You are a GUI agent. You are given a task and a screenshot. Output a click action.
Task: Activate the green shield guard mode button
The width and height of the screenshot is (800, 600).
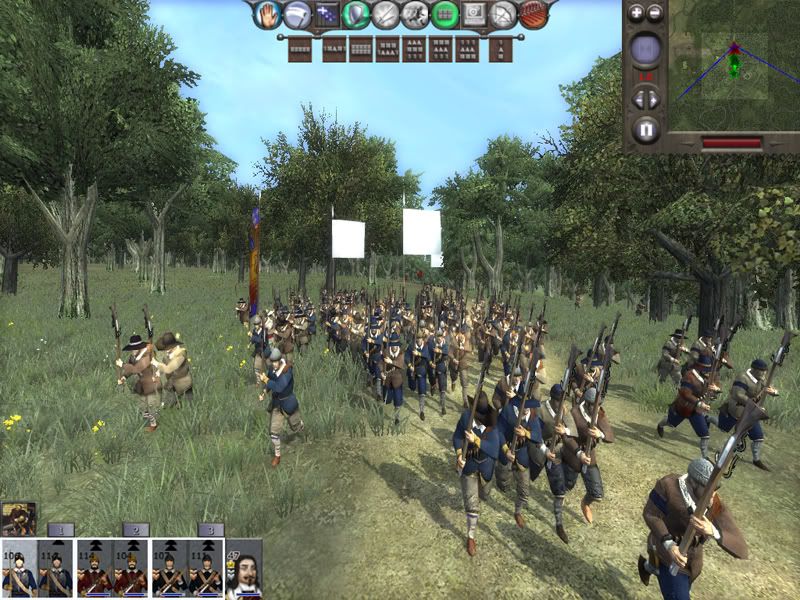tap(355, 14)
